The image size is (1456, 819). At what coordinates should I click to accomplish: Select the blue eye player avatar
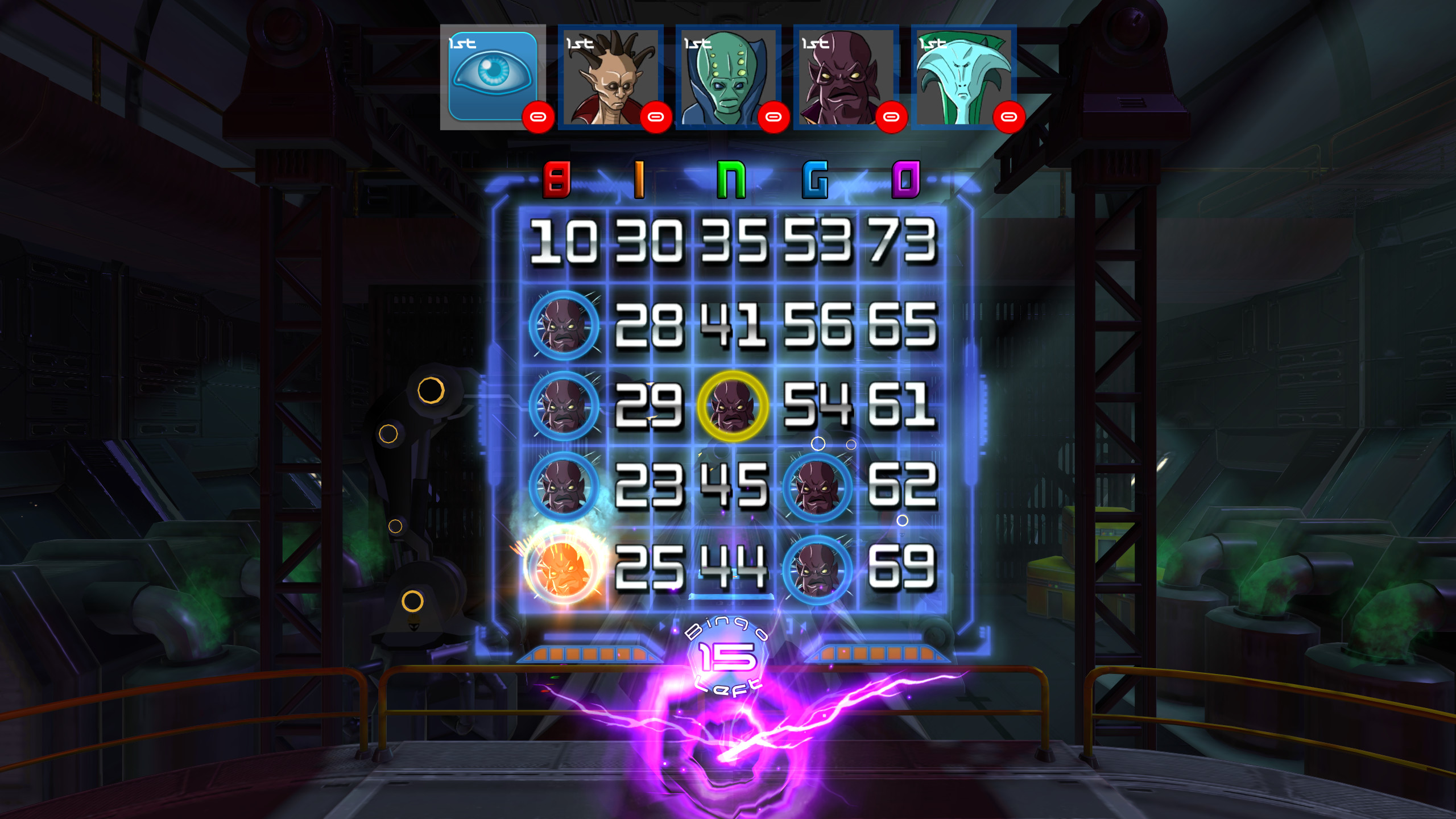(492, 74)
